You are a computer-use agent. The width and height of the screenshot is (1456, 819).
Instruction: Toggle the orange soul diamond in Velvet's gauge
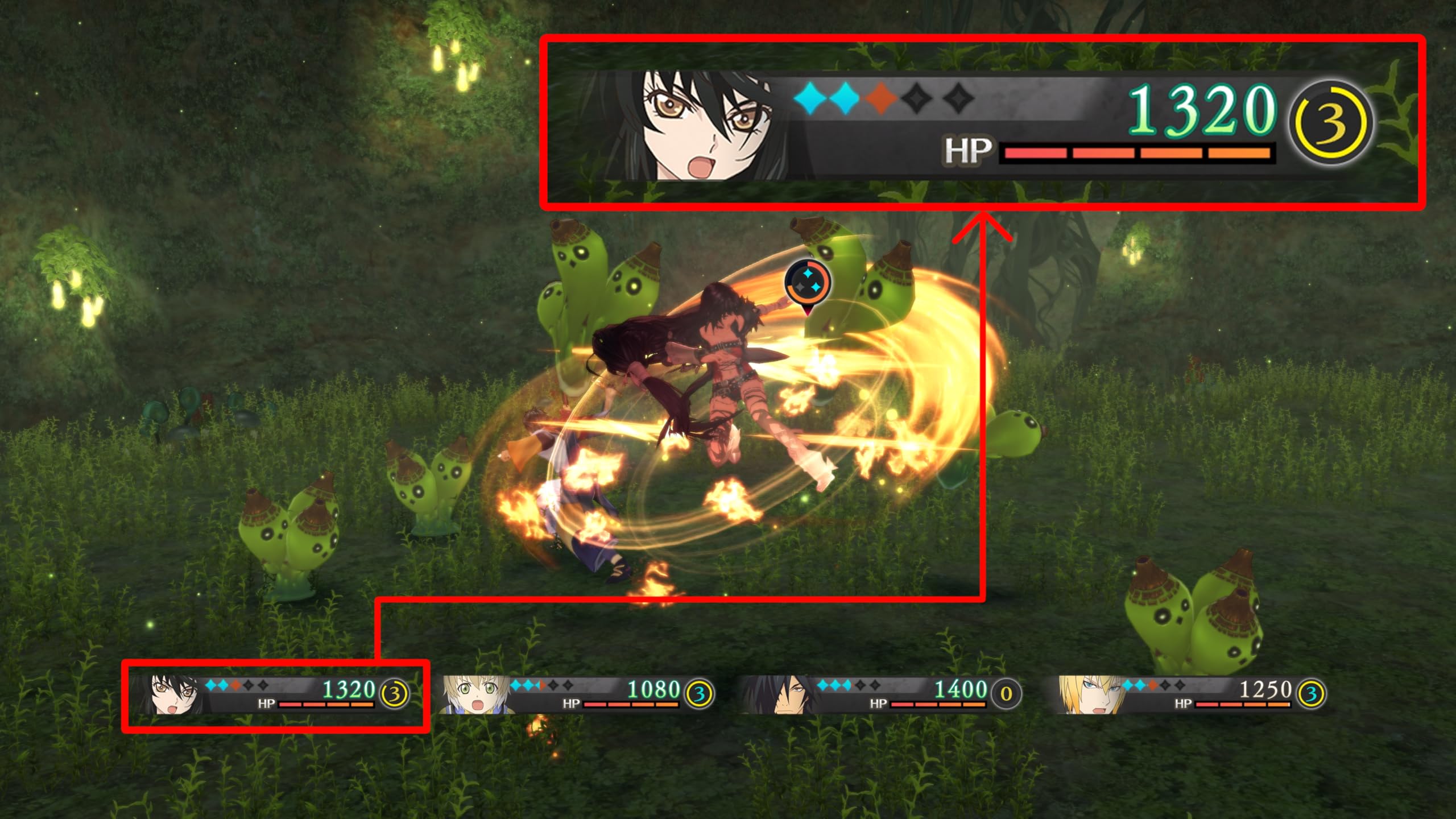tap(882, 98)
